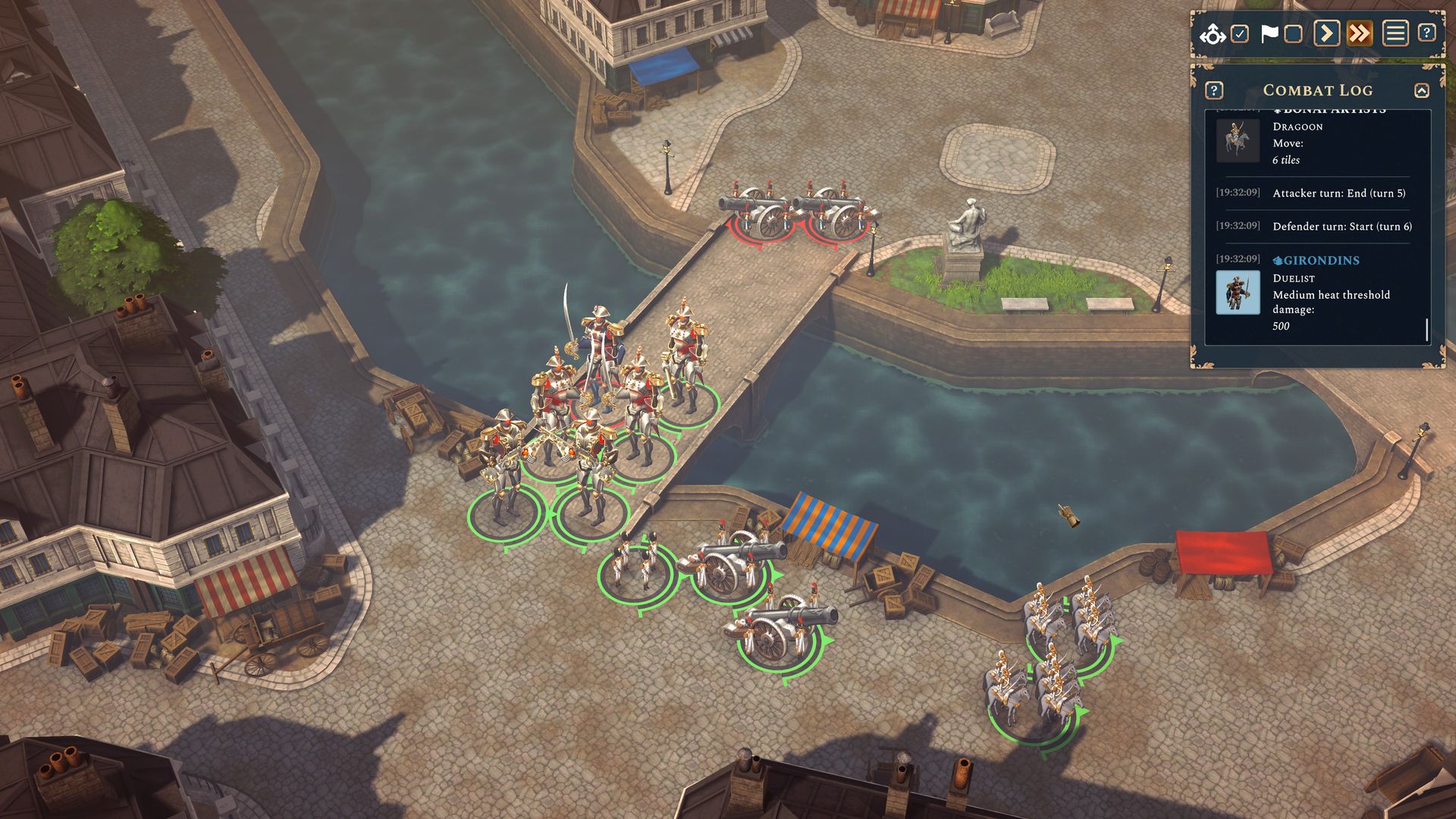Screen dimensions: 1456x819
Task: Open the 'Attacker turn: End (turn 5)' log row
Action: [x=1338, y=193]
